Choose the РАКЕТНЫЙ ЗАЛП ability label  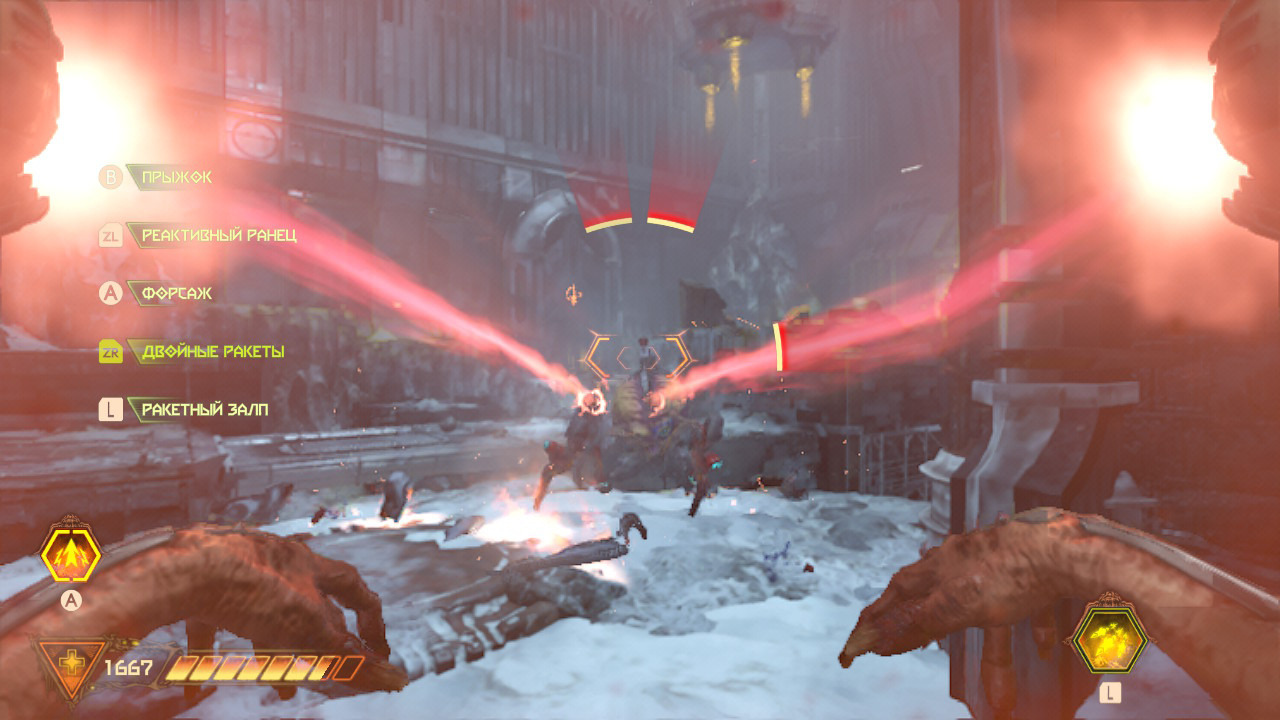pos(204,410)
